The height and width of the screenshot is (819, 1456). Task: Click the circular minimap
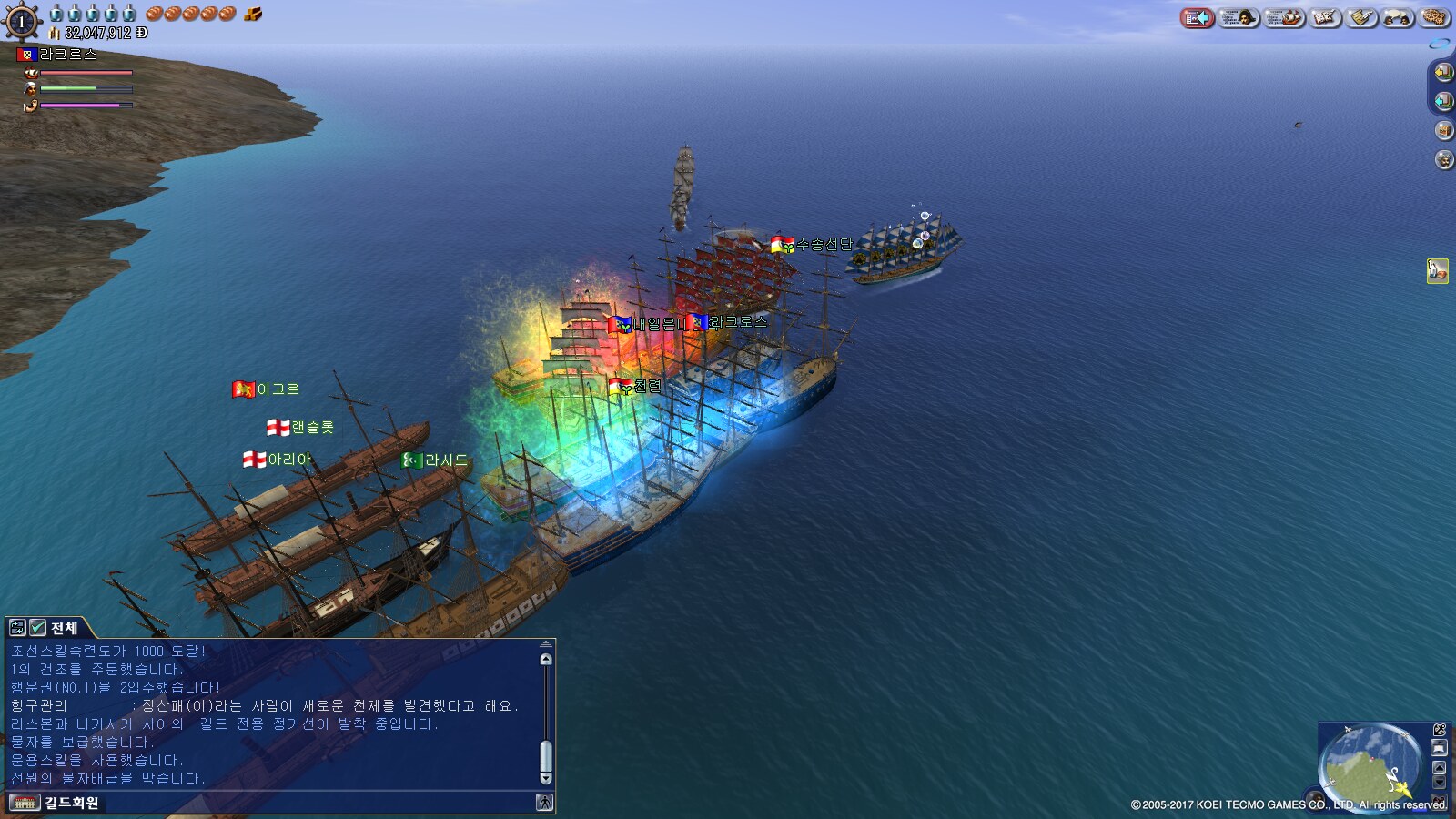1370,763
